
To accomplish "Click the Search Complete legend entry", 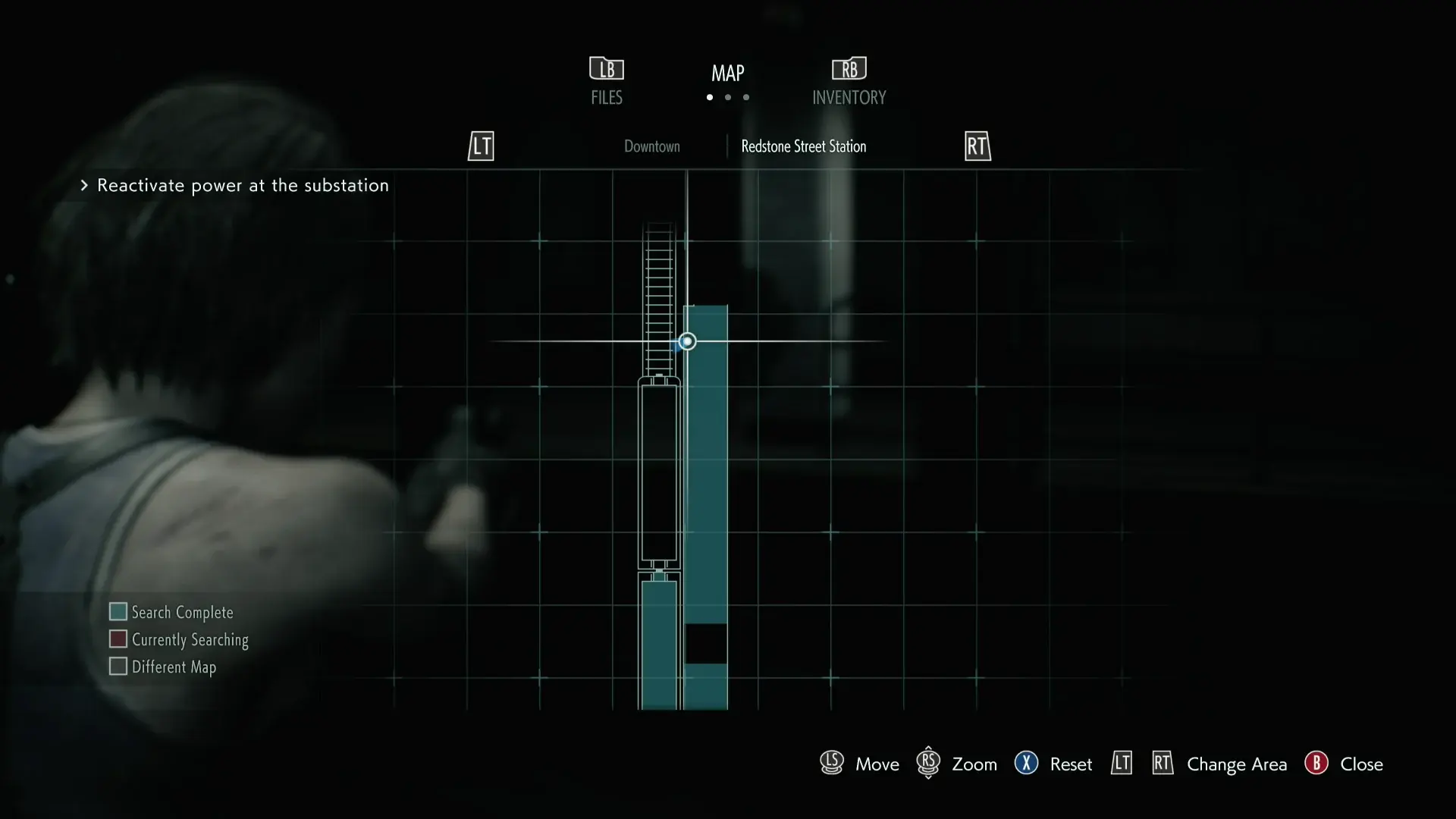I will [x=171, y=612].
